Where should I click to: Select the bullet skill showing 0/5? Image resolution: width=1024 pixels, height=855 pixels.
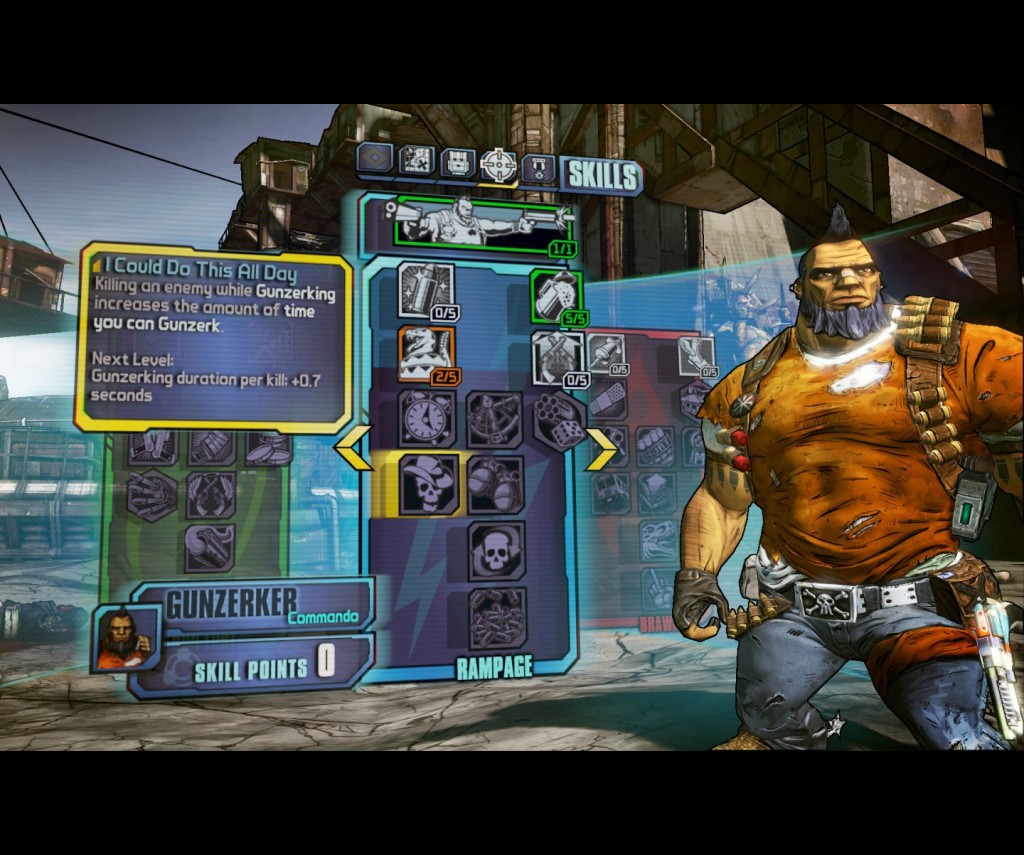(426, 289)
